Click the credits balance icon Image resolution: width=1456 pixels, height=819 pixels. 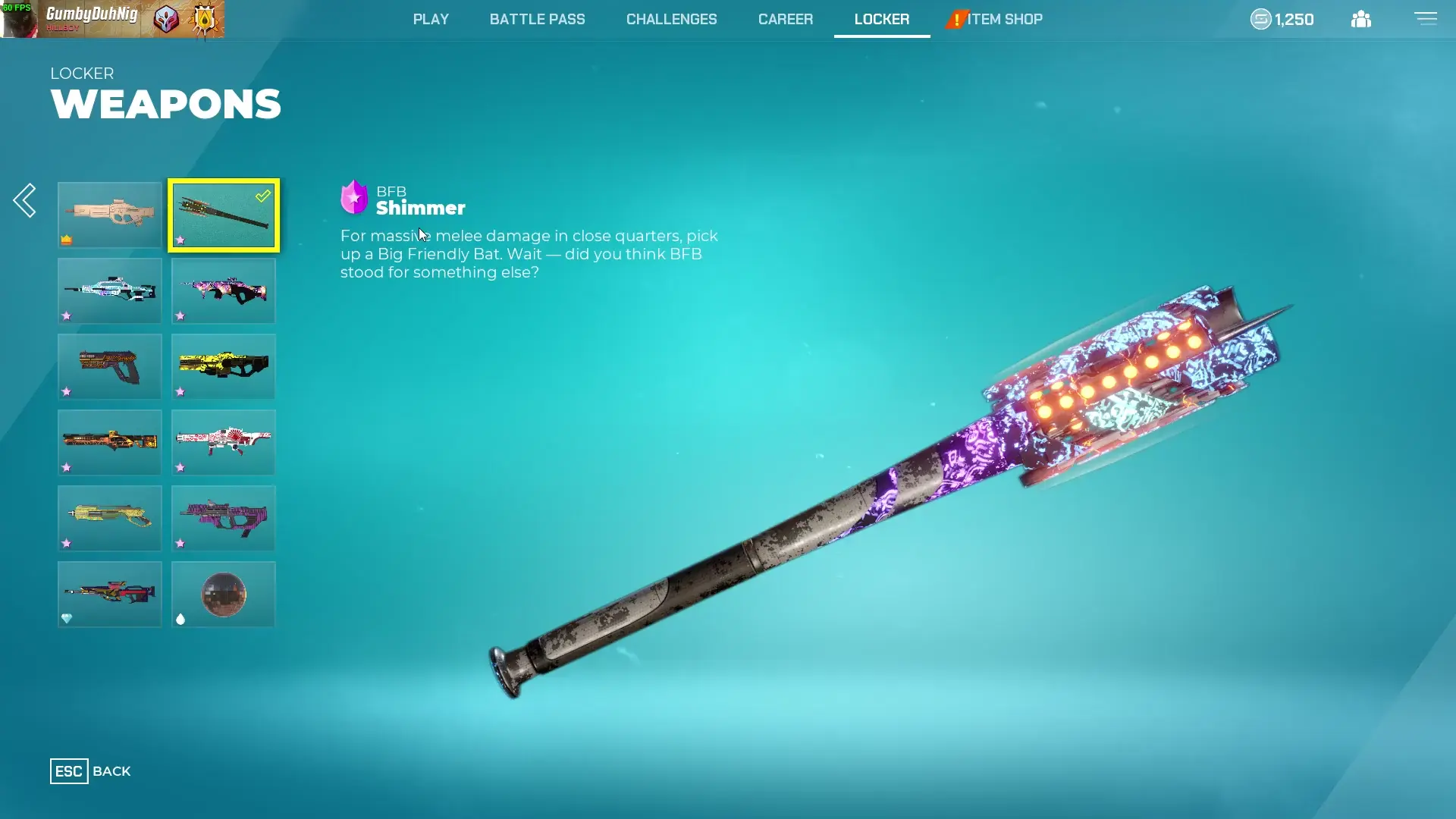pos(1260,19)
